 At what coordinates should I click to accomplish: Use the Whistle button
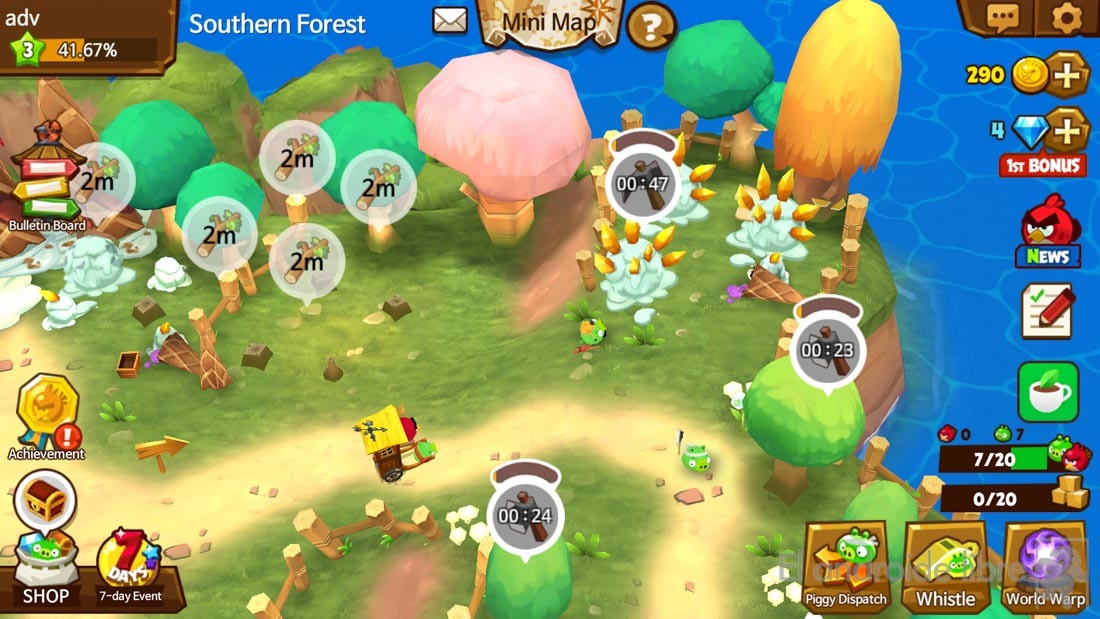coord(945,566)
